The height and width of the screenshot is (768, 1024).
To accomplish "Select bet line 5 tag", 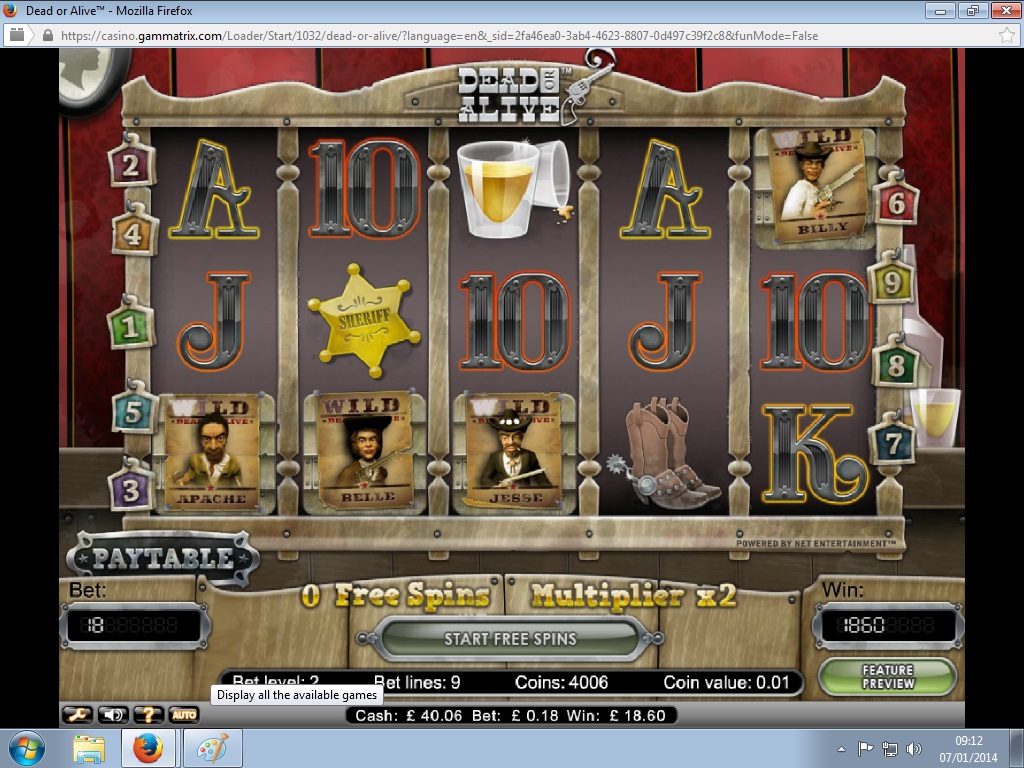I will click(133, 410).
